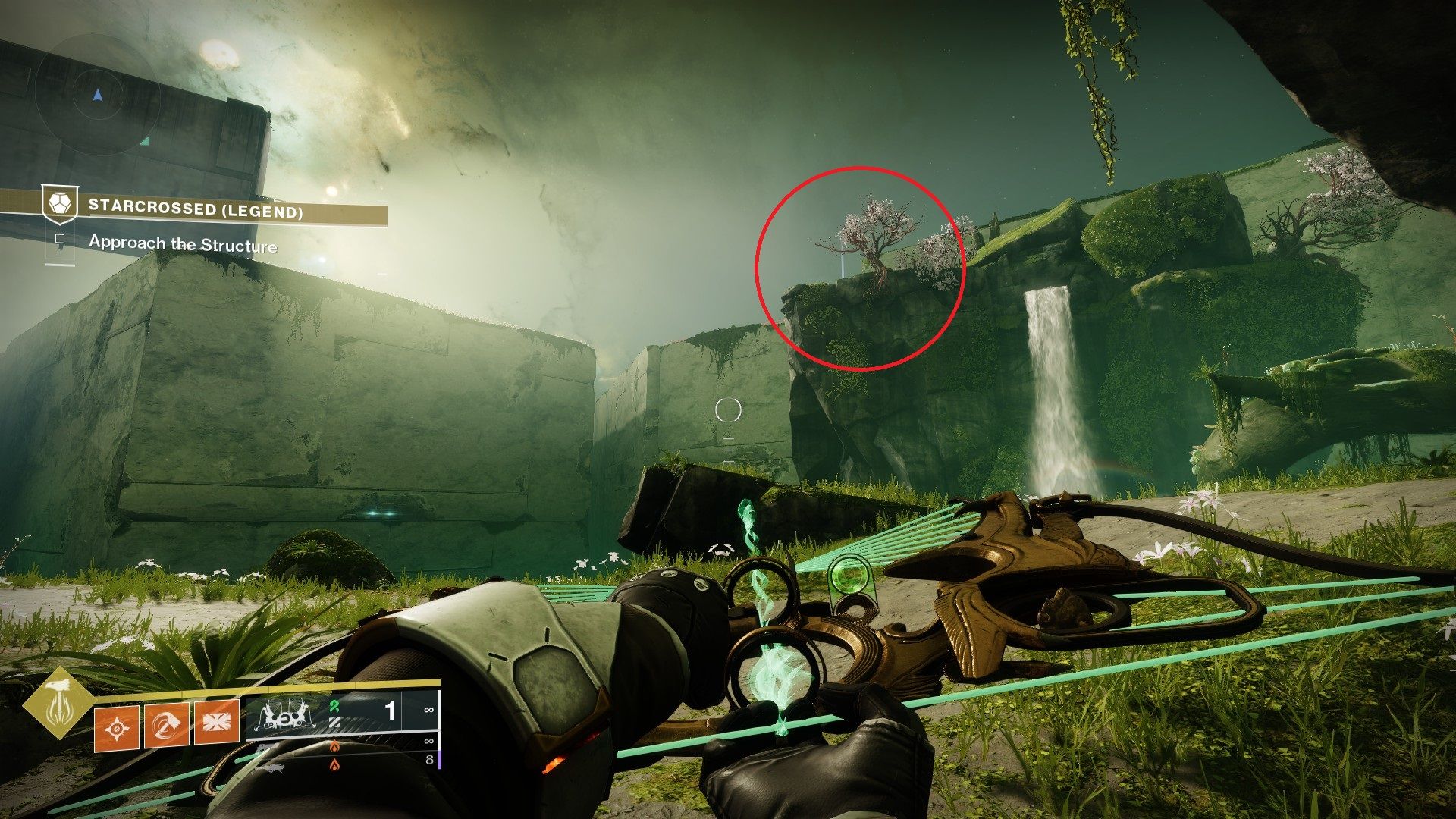Click the Wish-Keeper bow weapon silhouette icon
The image size is (1456, 819).
tap(286, 714)
